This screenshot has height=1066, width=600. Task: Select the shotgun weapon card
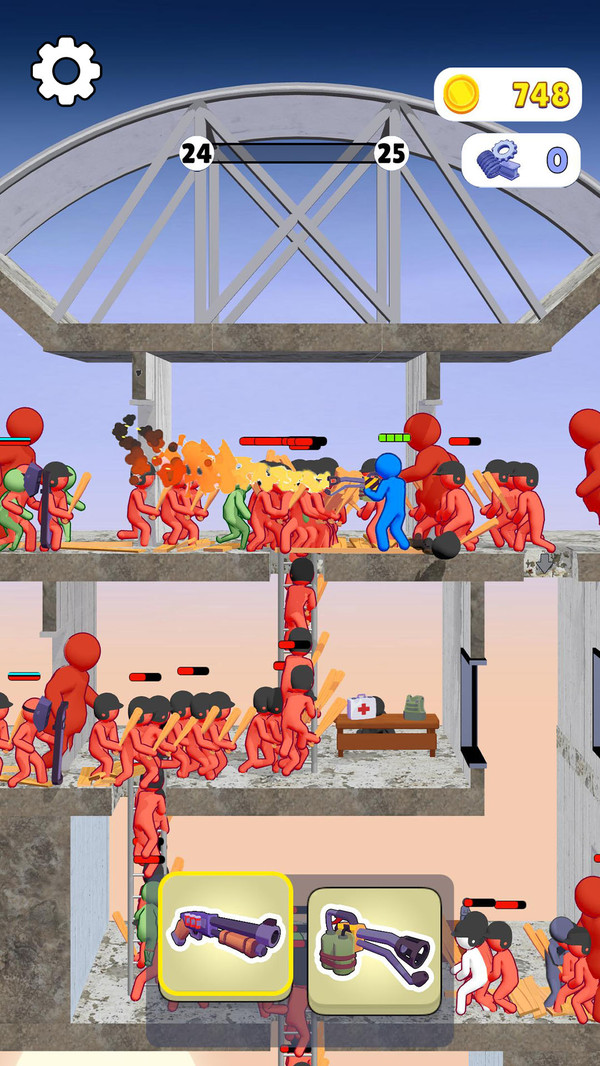[x=226, y=934]
